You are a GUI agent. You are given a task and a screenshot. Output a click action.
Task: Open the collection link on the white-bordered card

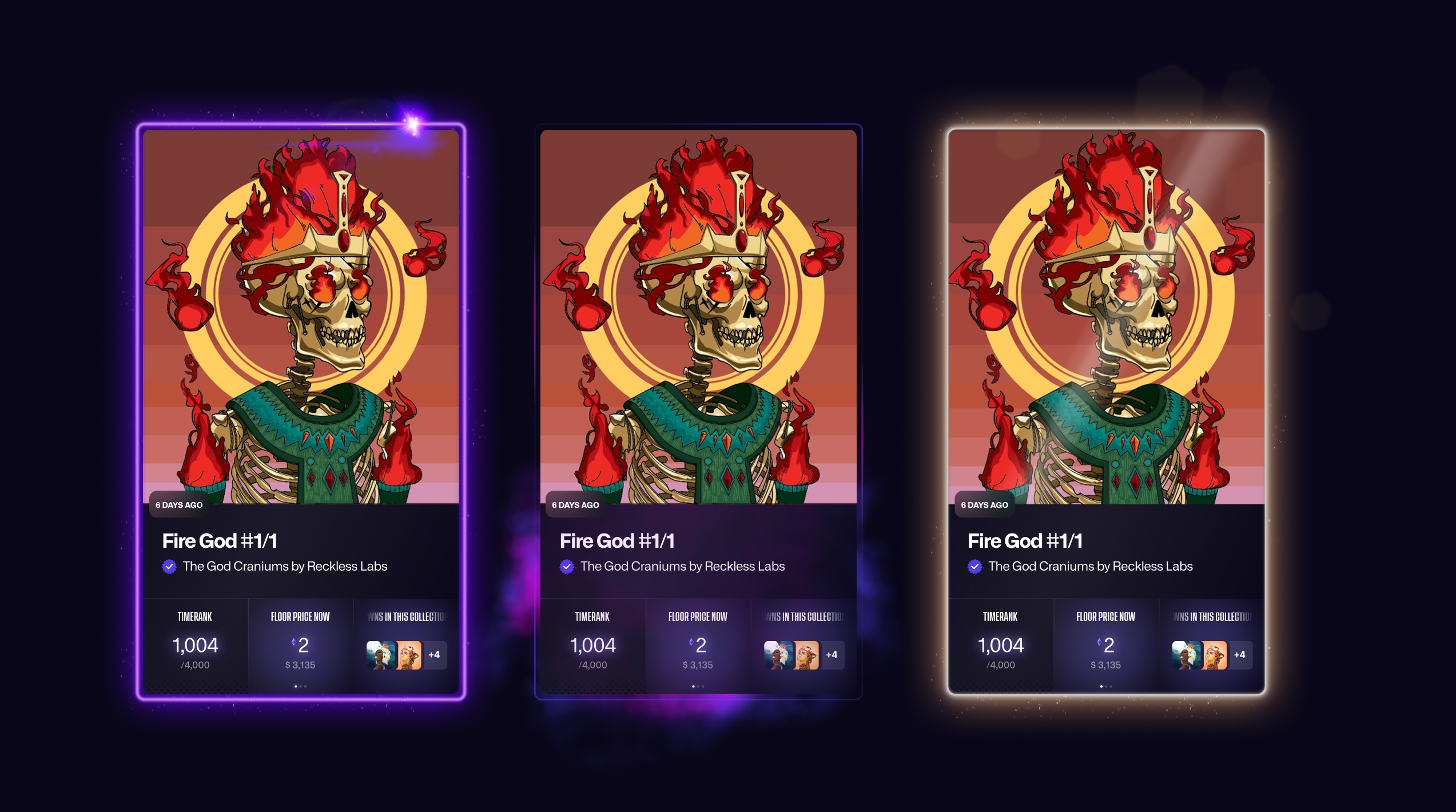pos(1090,566)
